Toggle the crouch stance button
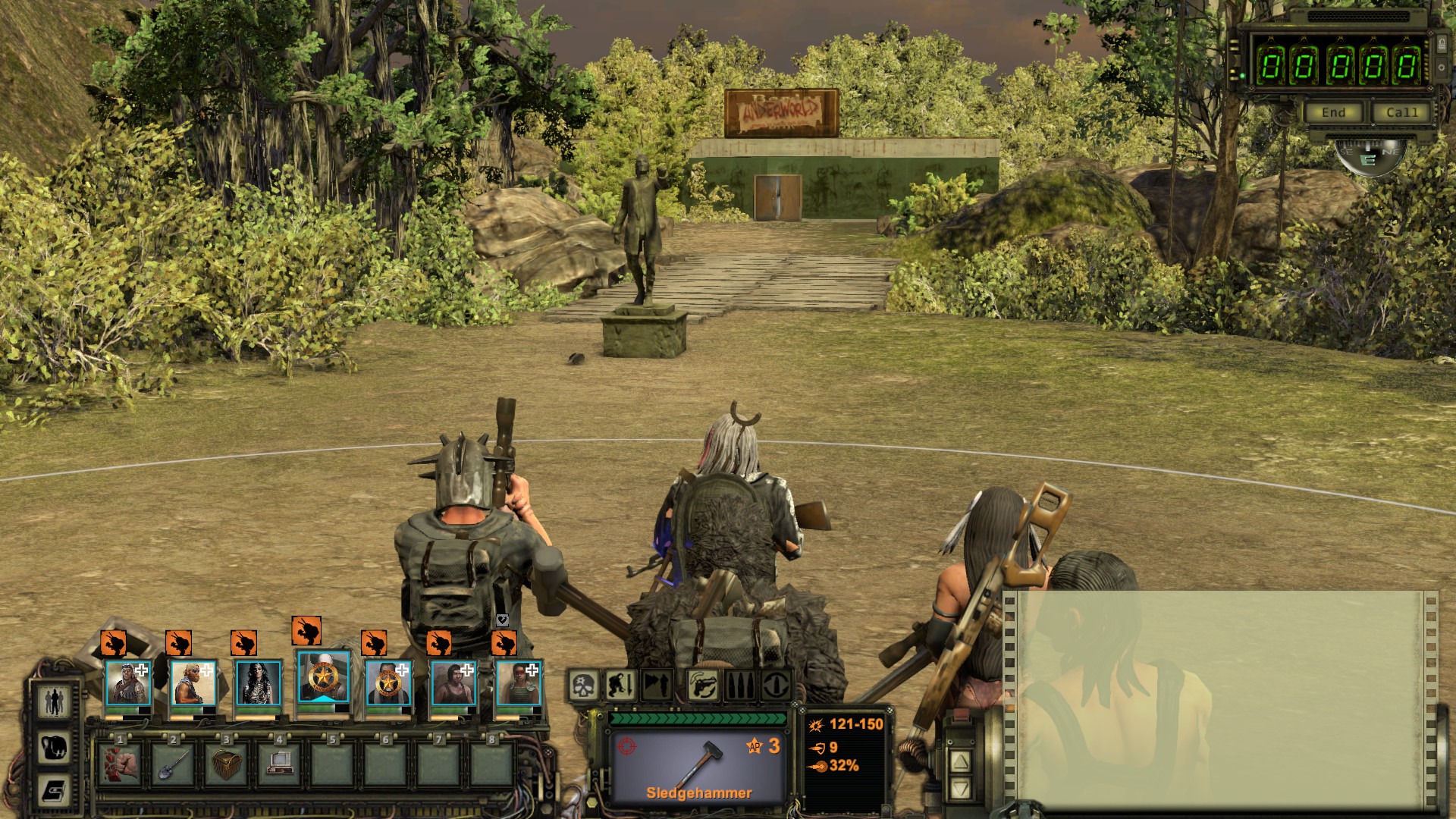The width and height of the screenshot is (1456, 819). click(x=620, y=686)
